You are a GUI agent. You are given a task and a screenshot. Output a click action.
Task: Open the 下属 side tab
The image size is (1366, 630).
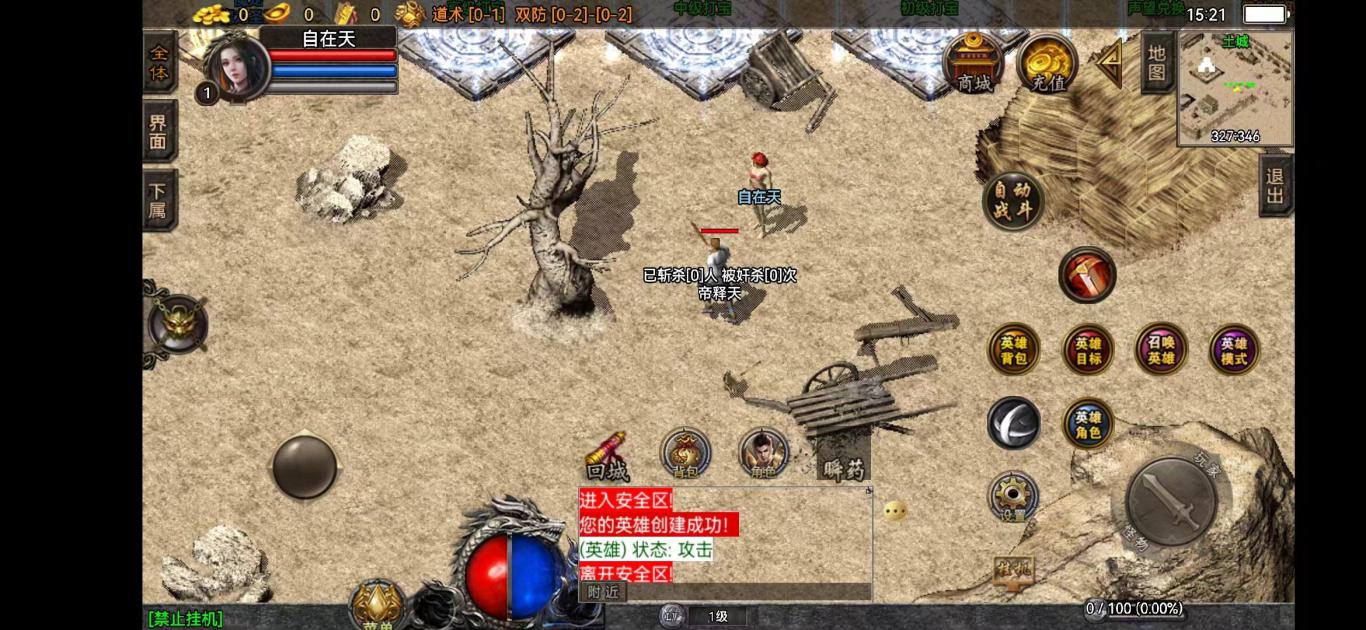pos(159,200)
